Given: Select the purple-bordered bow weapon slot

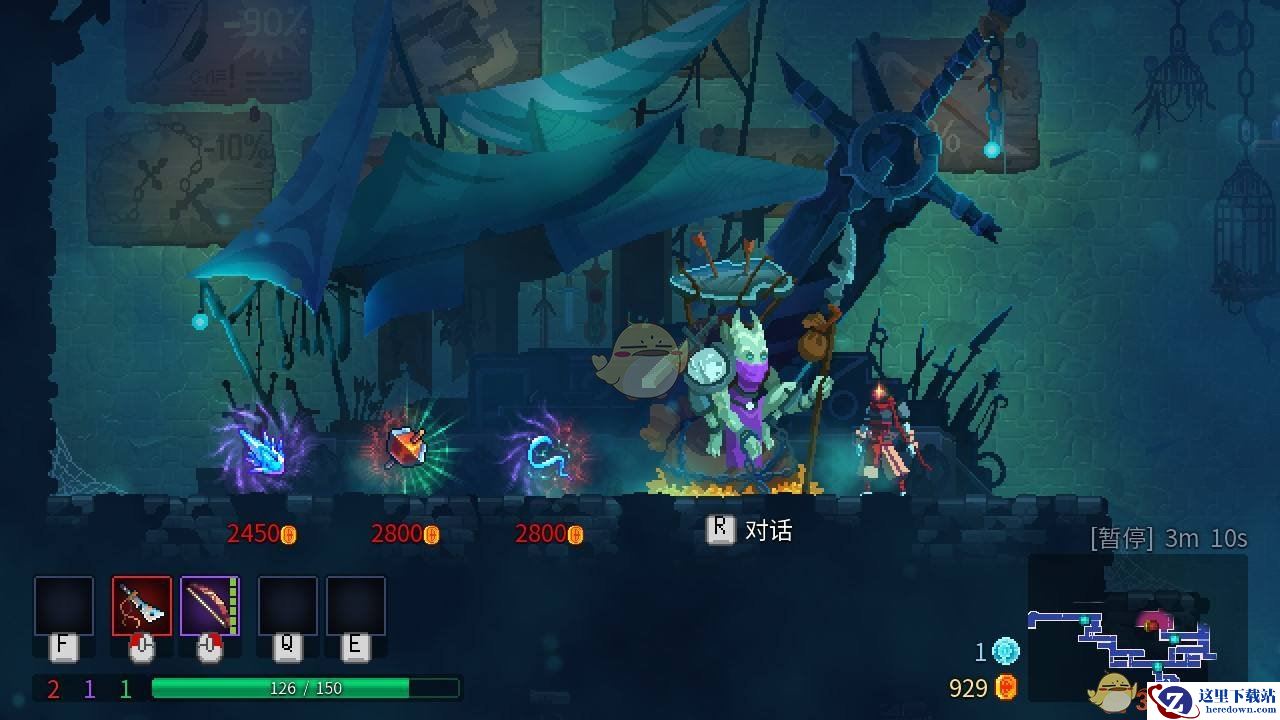Looking at the screenshot, I should click(x=209, y=605).
